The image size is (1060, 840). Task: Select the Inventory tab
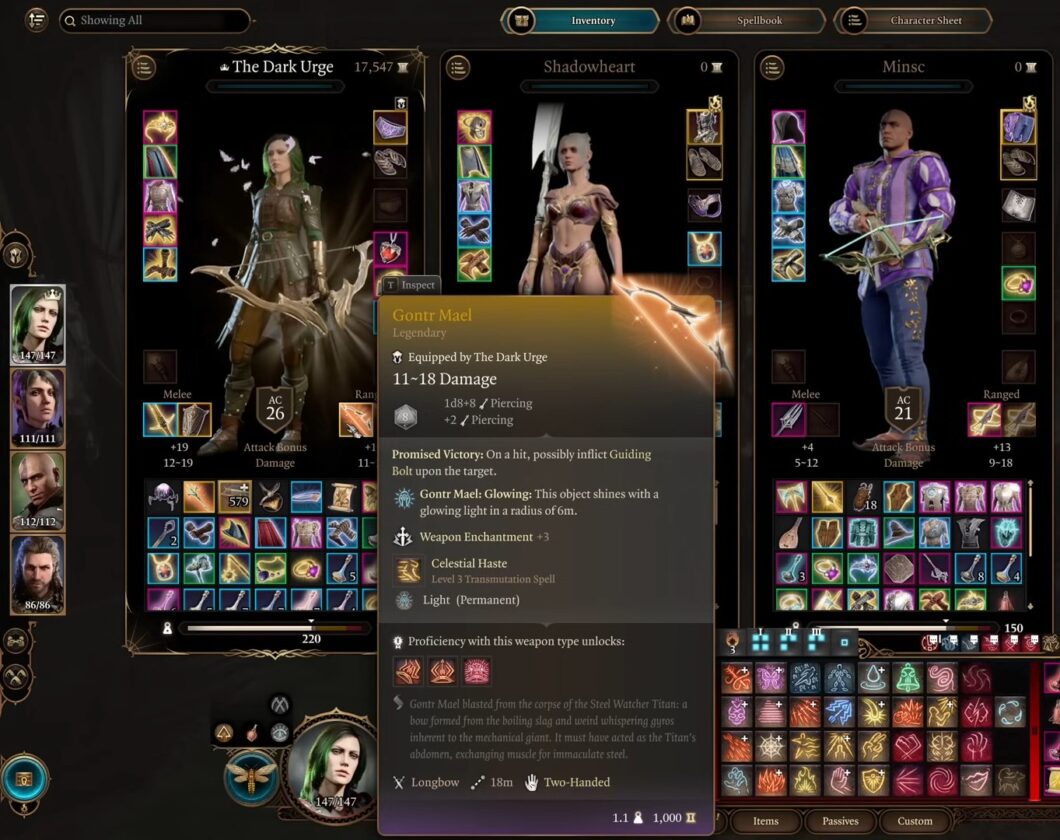click(x=580, y=20)
